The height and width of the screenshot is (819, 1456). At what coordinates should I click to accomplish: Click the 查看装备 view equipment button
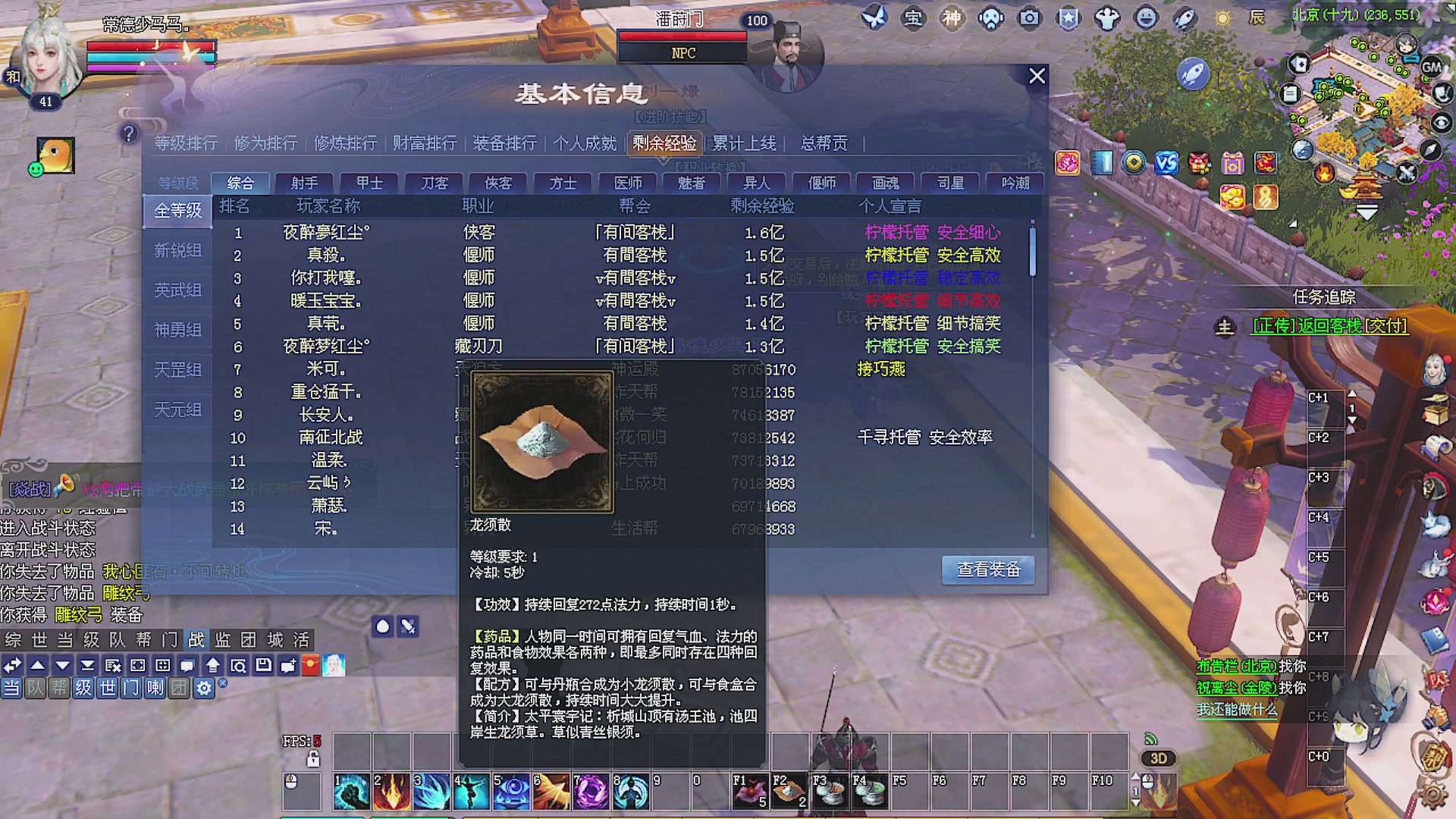(x=987, y=570)
